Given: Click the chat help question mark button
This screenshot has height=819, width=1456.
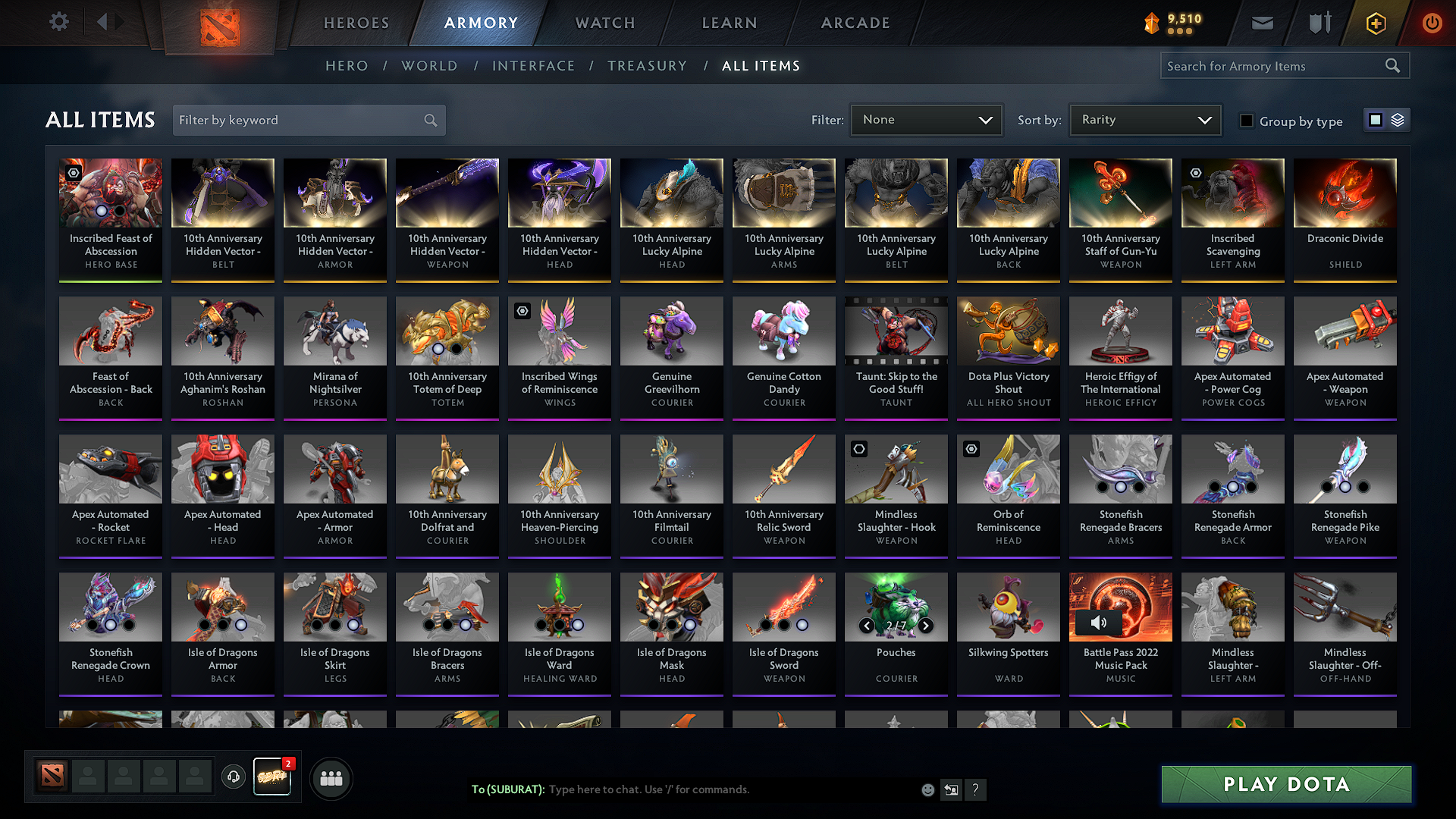Looking at the screenshot, I should pyautogui.click(x=976, y=789).
